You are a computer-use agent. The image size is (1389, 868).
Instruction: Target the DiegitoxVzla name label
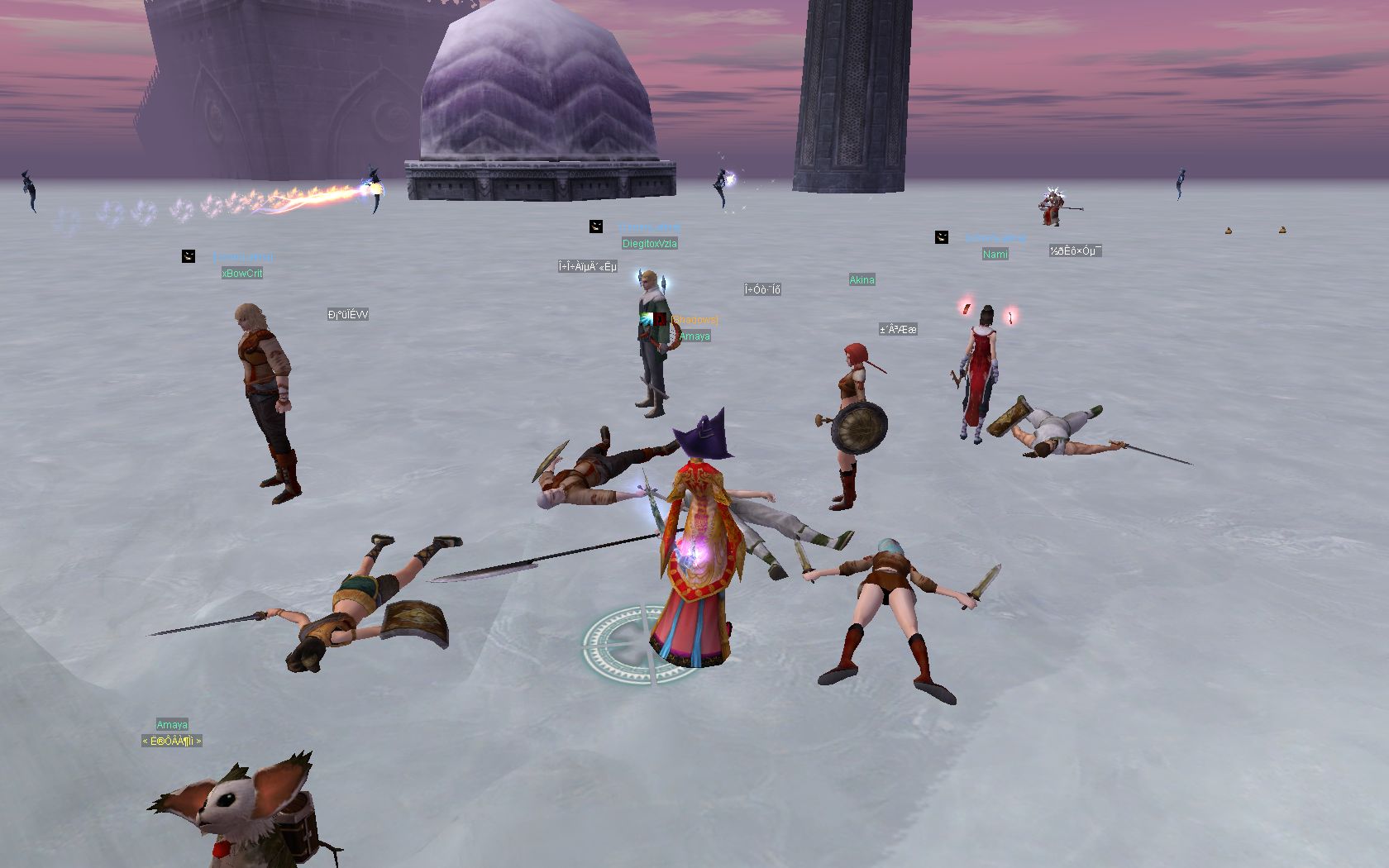(649, 244)
